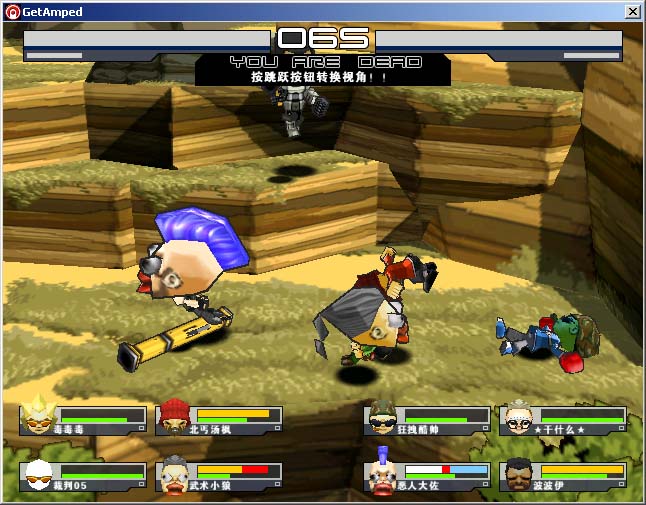Choose the white-haired referee 裁判05 panel
The height and width of the screenshot is (505, 646).
[x=83, y=476]
